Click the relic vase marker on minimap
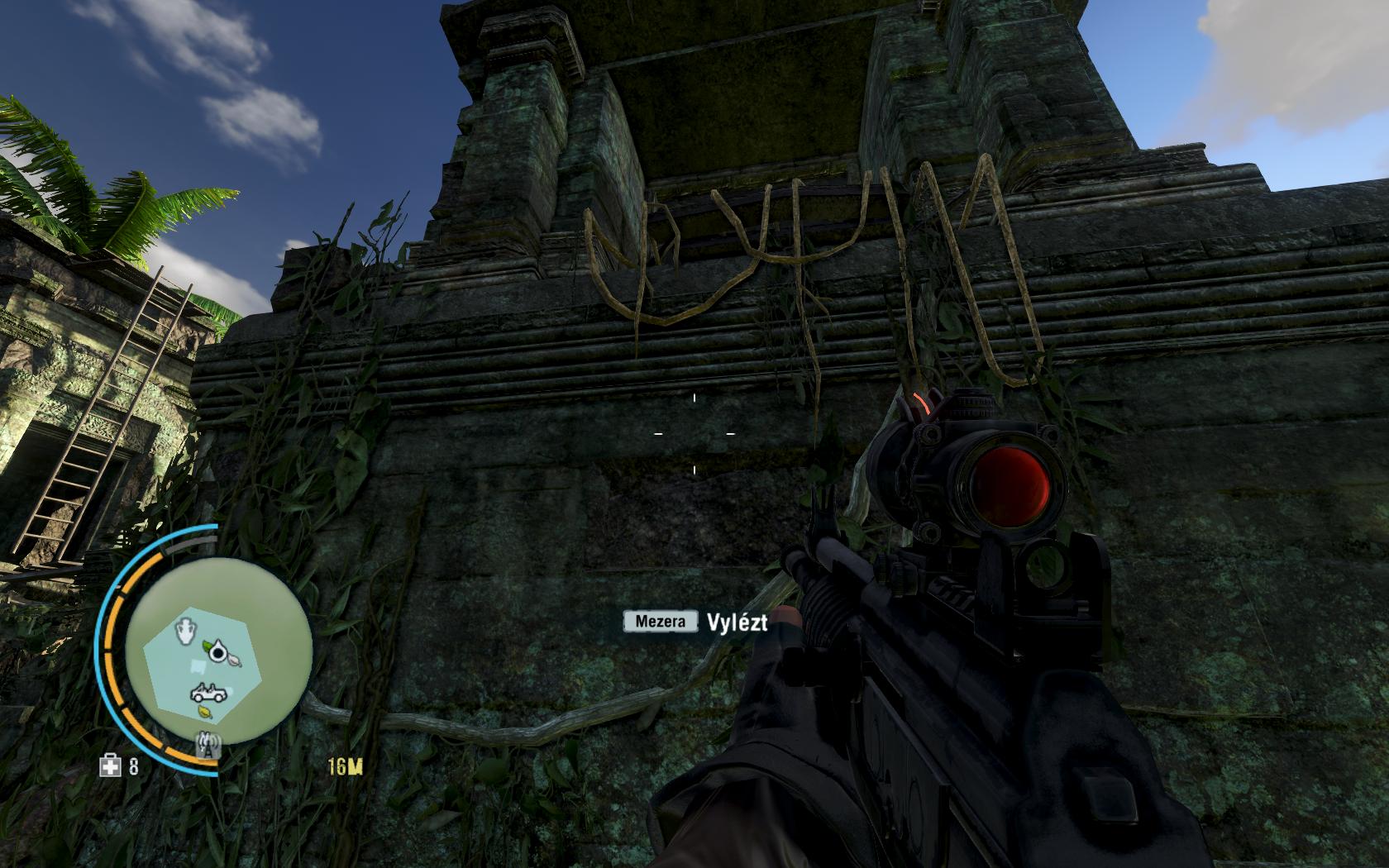 click(187, 631)
